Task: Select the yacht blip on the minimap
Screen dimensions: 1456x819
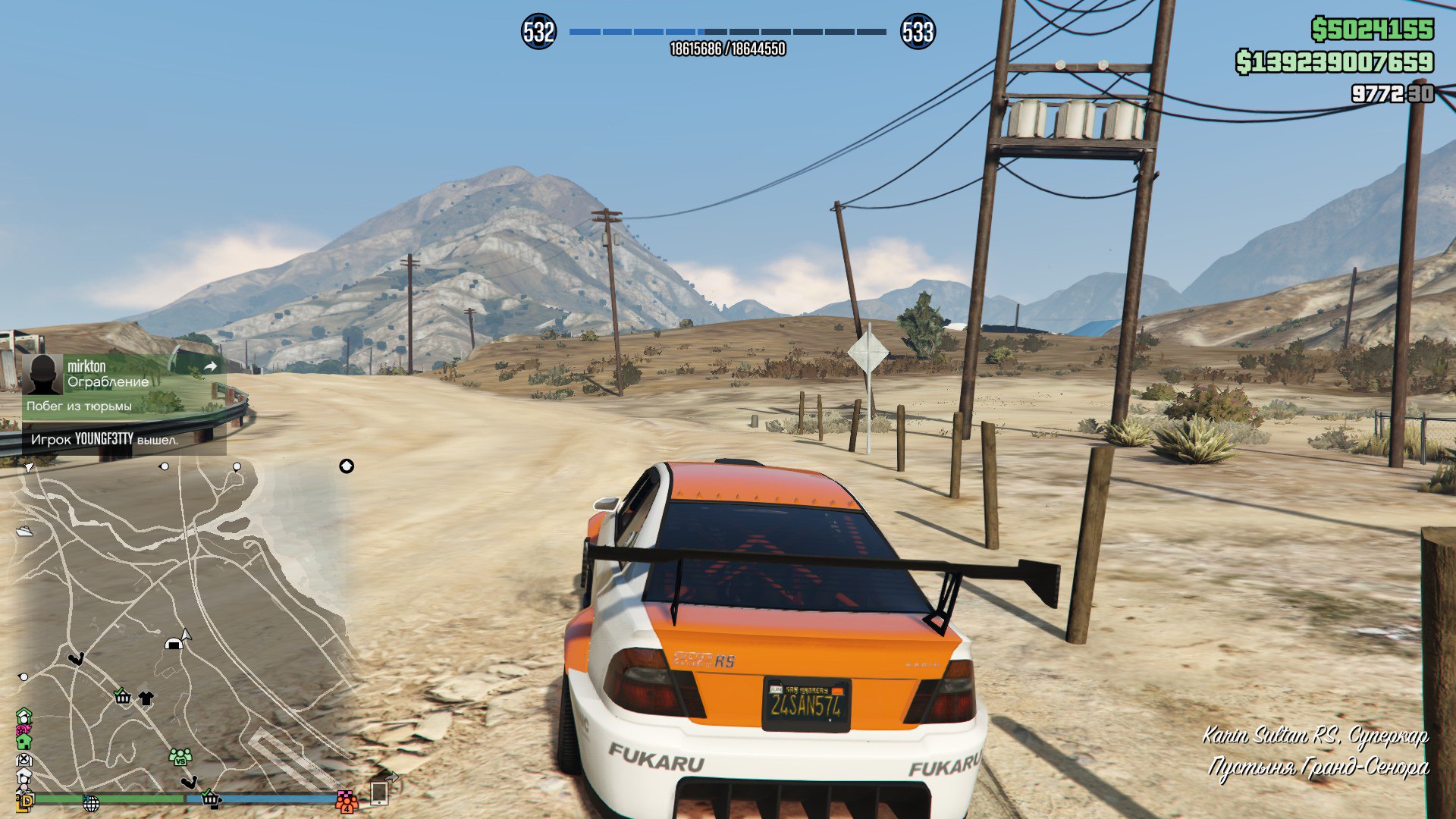Action: click(24, 531)
